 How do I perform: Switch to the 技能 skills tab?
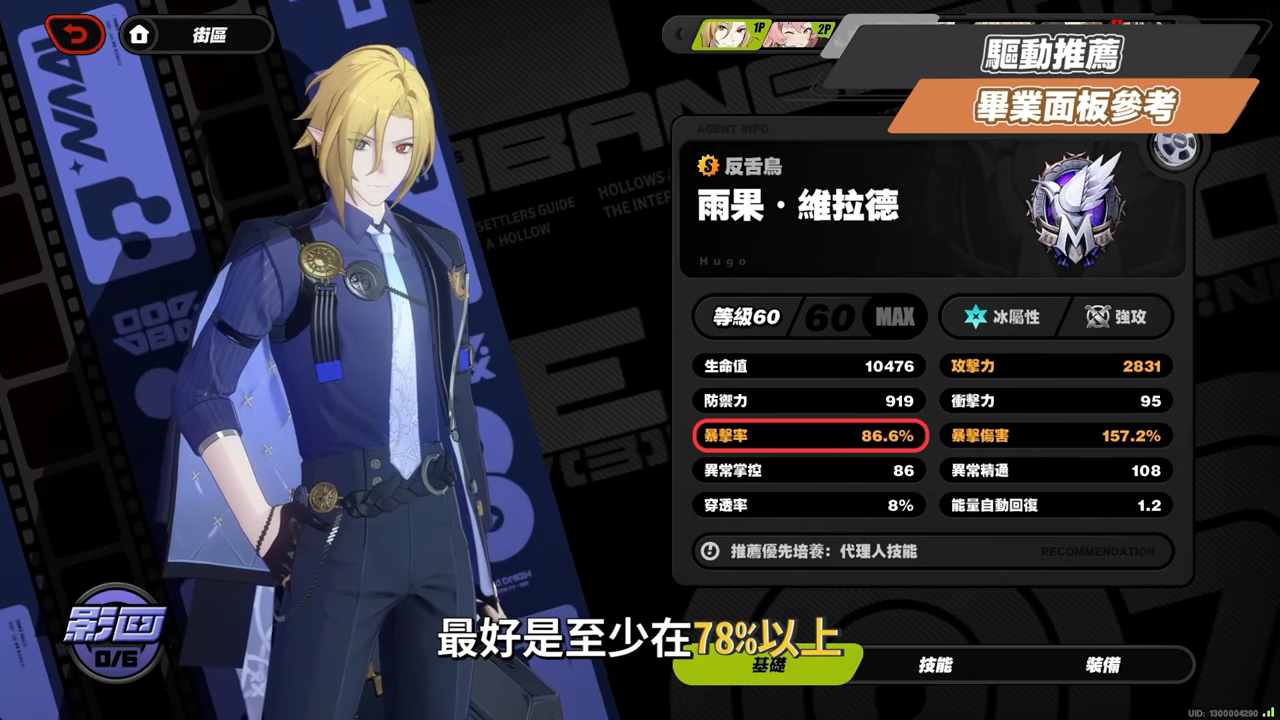(x=935, y=665)
